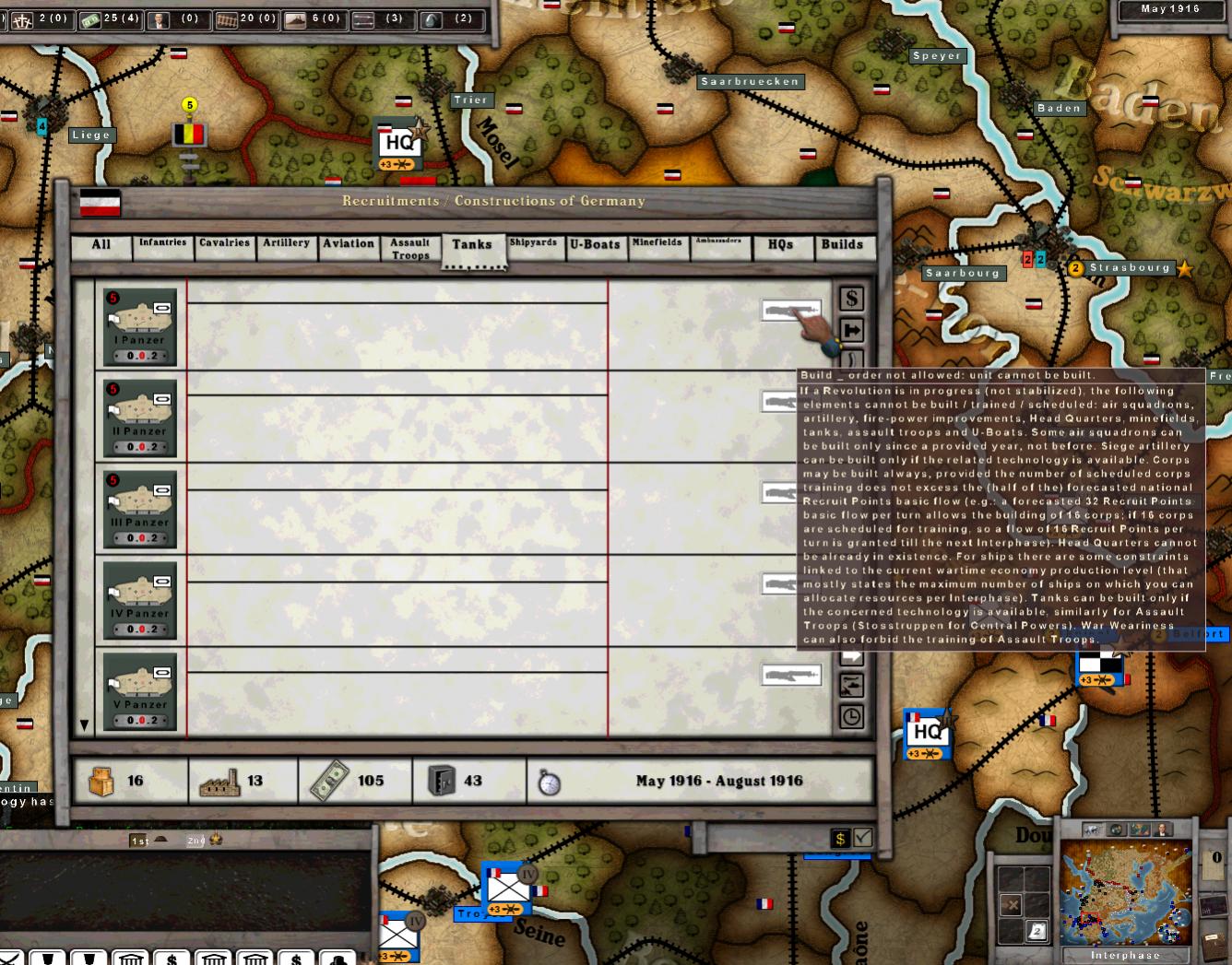Show the Aviation tab

coord(349,245)
